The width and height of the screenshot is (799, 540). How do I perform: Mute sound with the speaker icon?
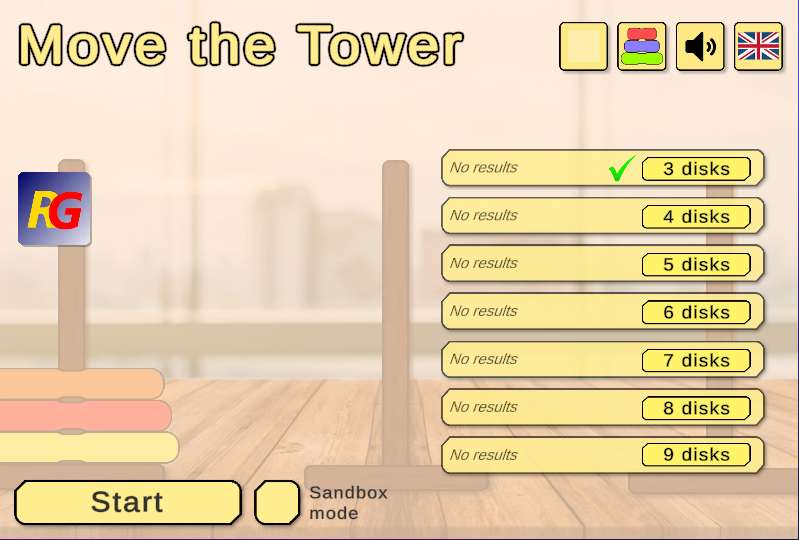point(700,47)
